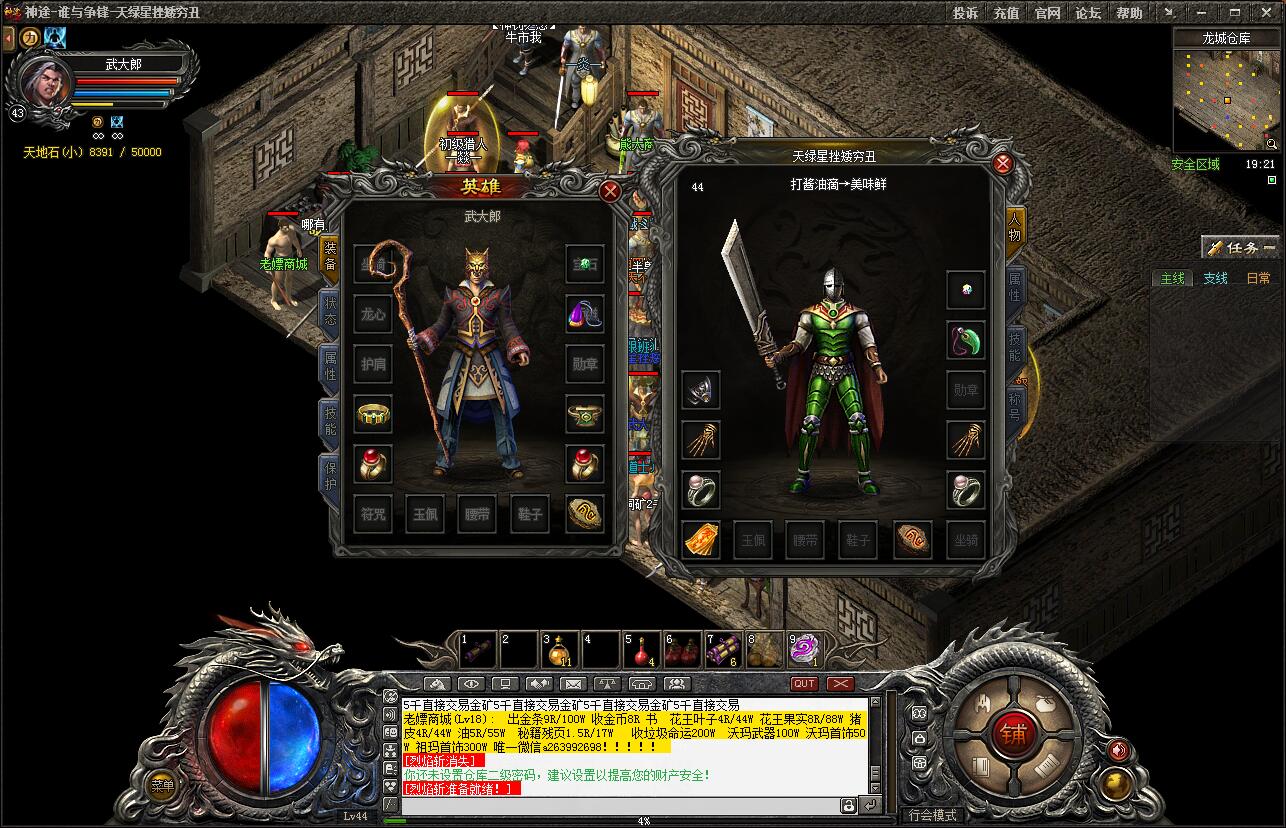Switch quest tracker to 支线 tab
1286x828 pixels.
(x=1215, y=278)
